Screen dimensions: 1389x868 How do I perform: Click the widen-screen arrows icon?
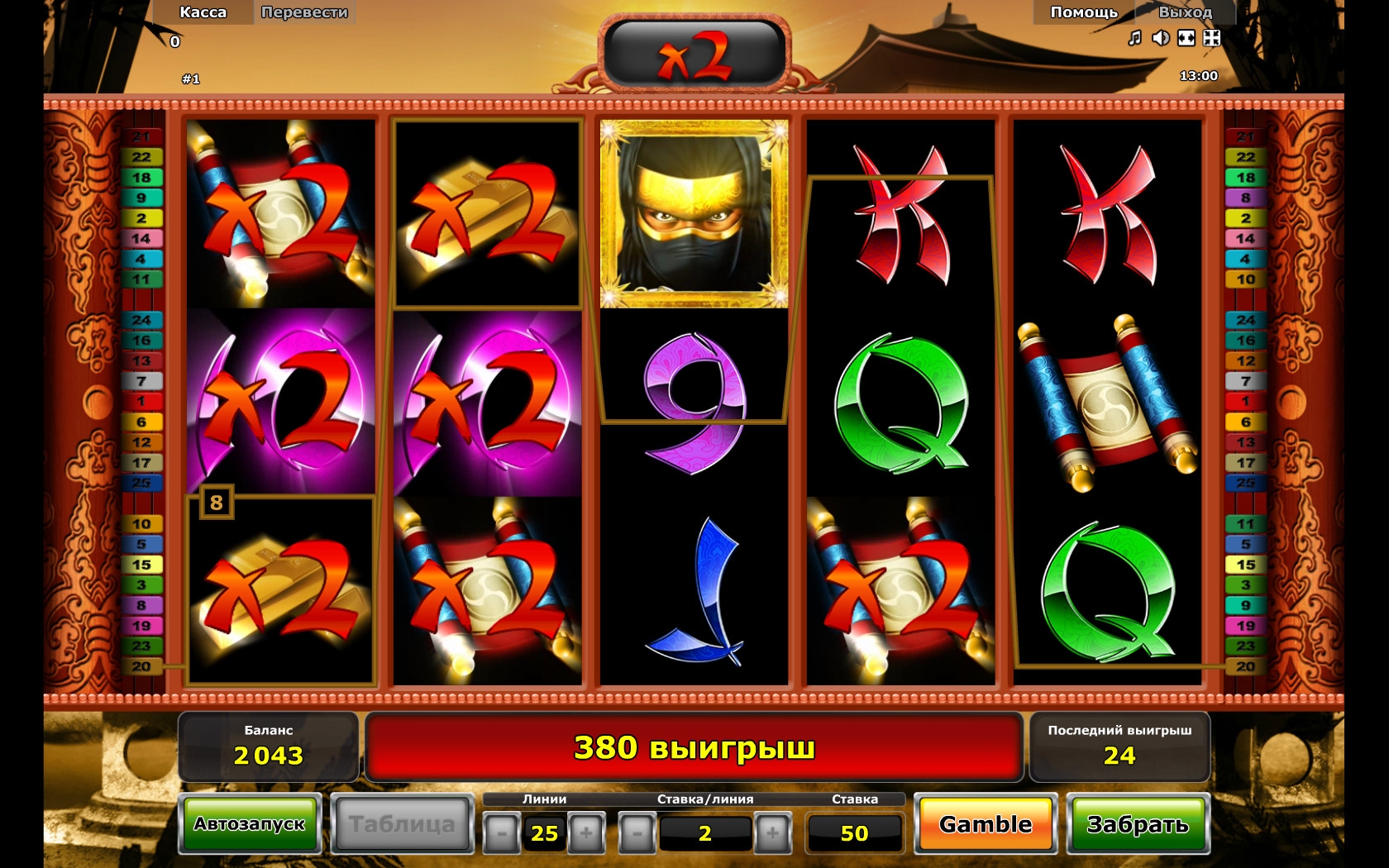click(1186, 38)
